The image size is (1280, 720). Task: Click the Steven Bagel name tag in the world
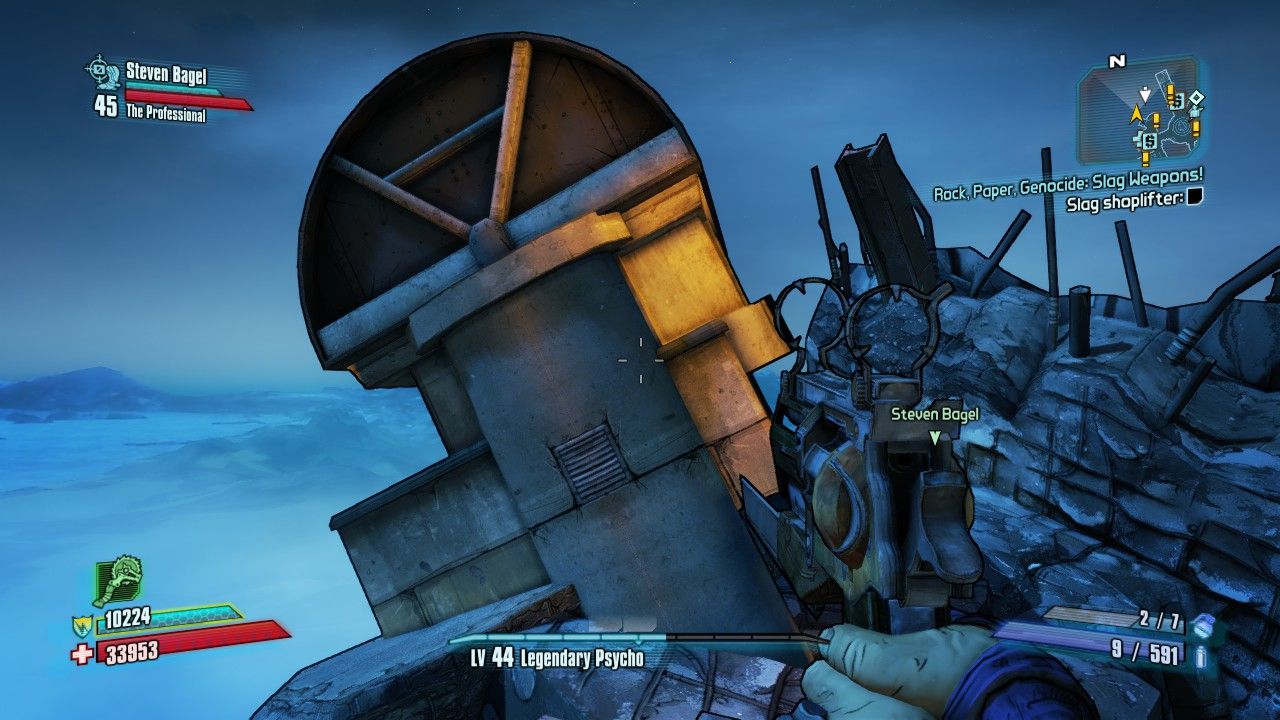coord(934,412)
